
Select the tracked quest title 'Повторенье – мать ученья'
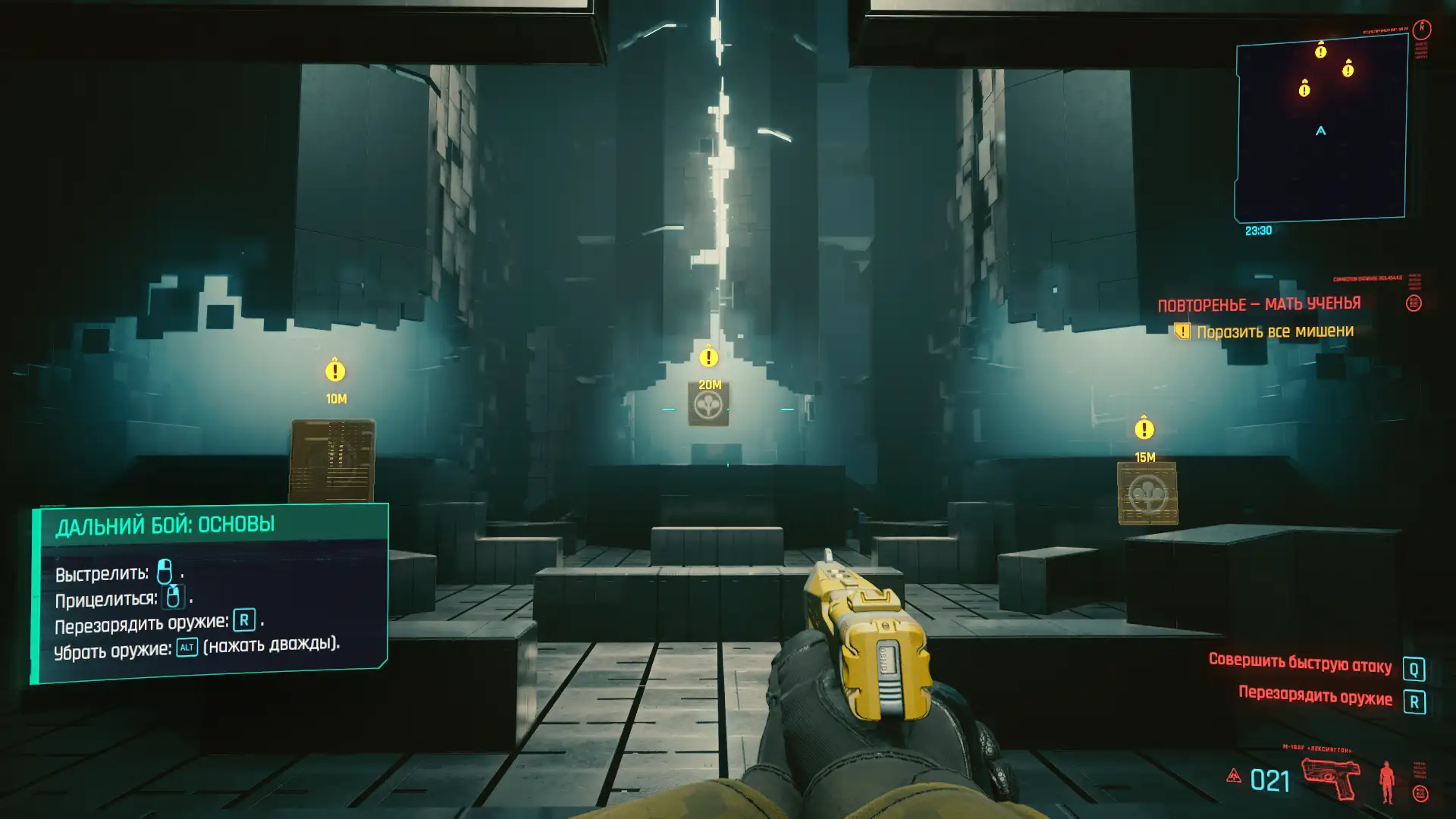(1259, 305)
